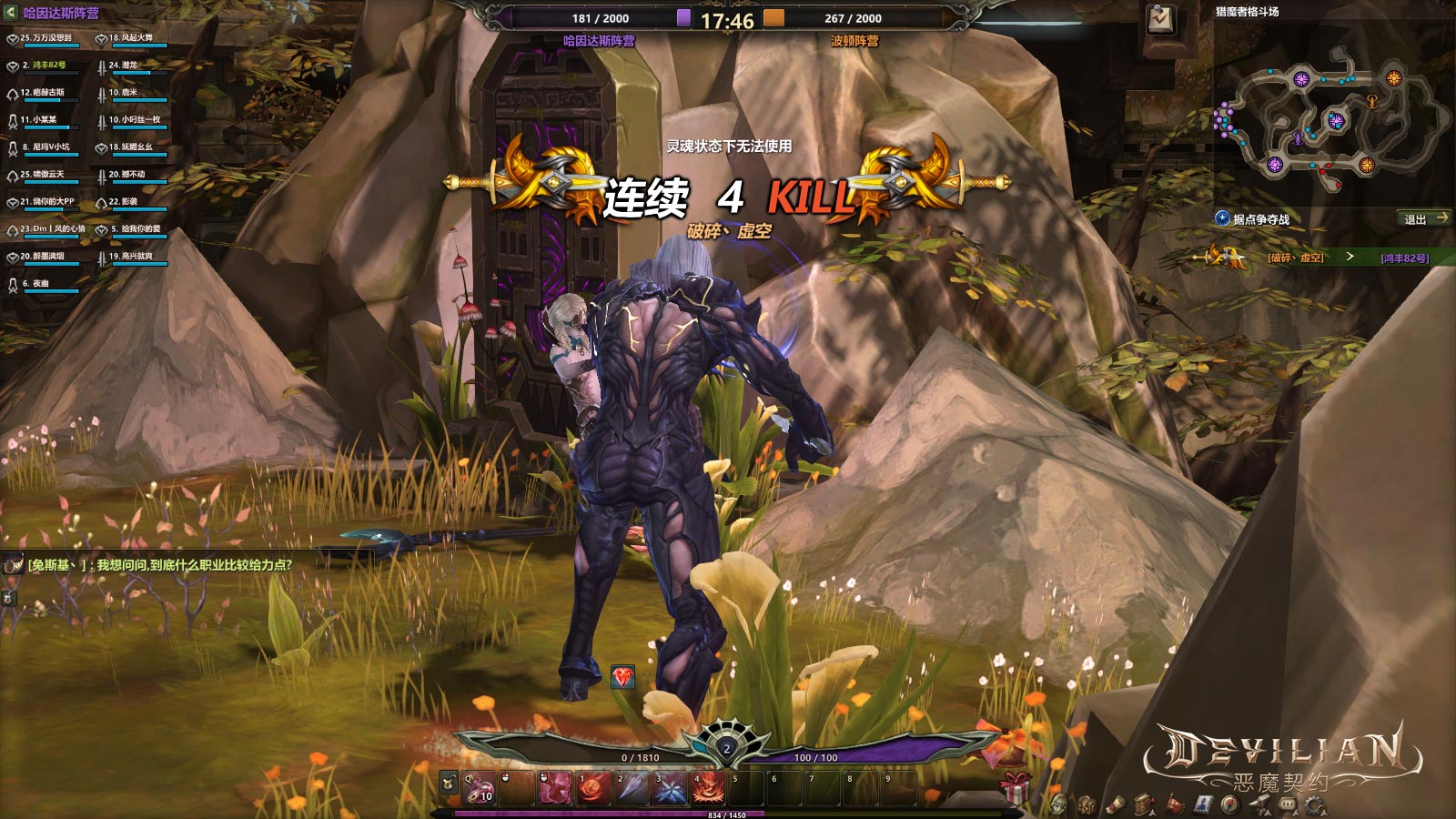Open the compass map icon

(x=1230, y=805)
